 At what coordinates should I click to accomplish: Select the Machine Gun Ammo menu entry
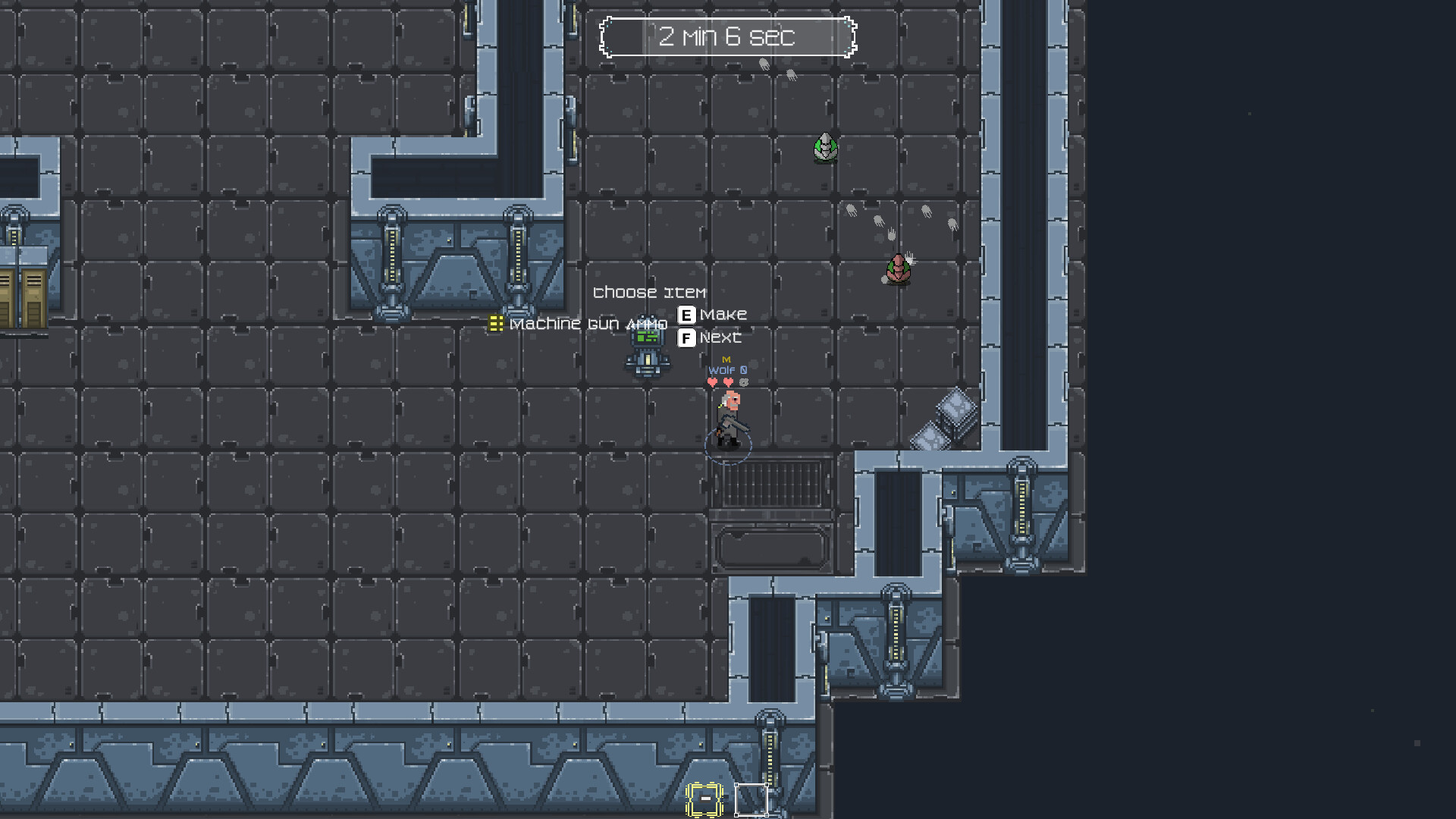click(589, 324)
